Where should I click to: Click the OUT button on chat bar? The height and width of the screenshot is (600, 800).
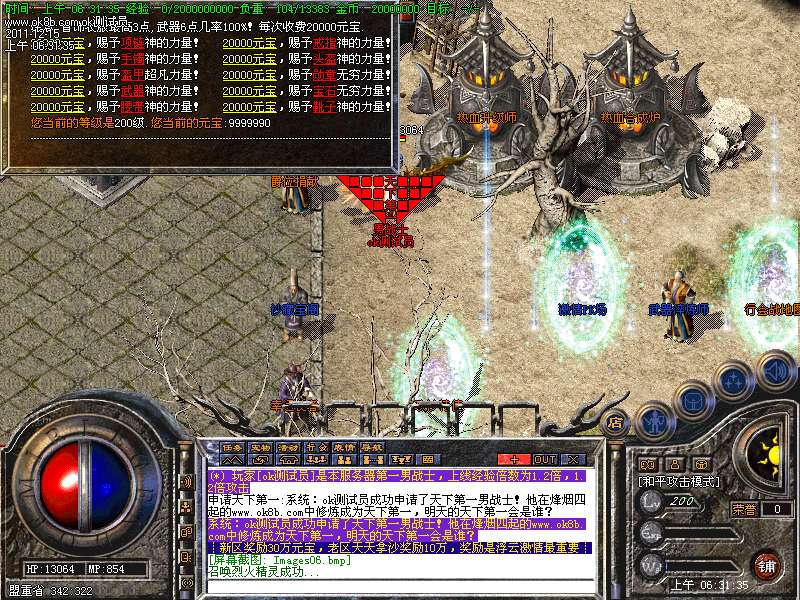point(545,459)
